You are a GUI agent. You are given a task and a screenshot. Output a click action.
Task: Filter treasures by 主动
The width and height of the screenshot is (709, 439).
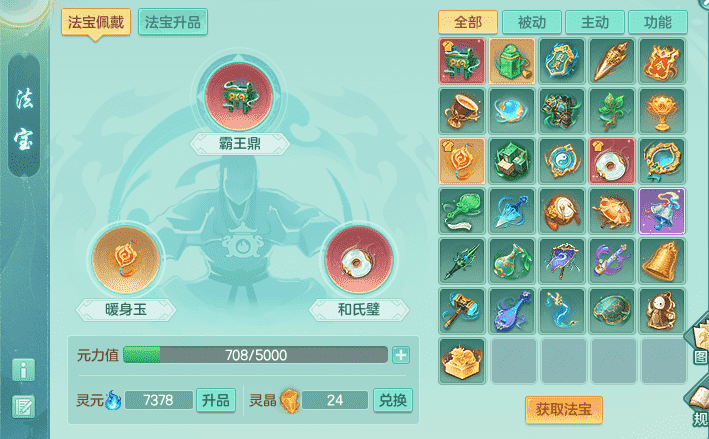click(594, 22)
